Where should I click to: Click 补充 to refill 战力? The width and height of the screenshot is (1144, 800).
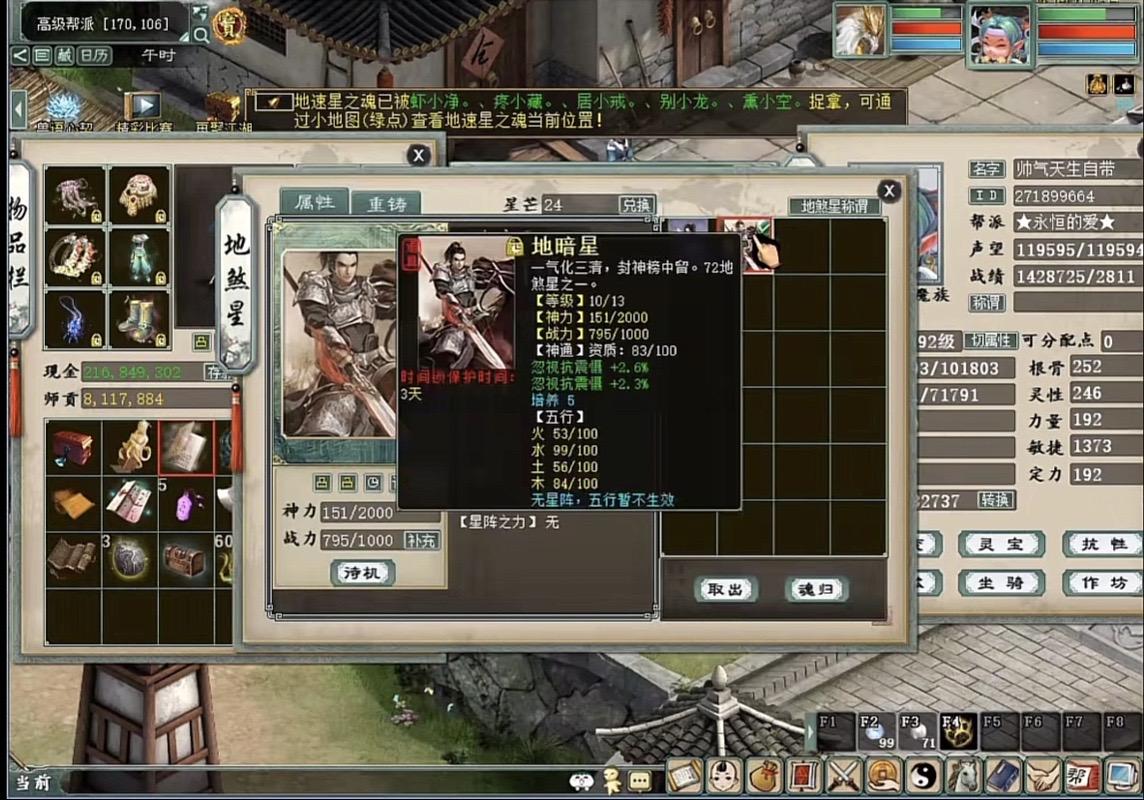[x=421, y=540]
